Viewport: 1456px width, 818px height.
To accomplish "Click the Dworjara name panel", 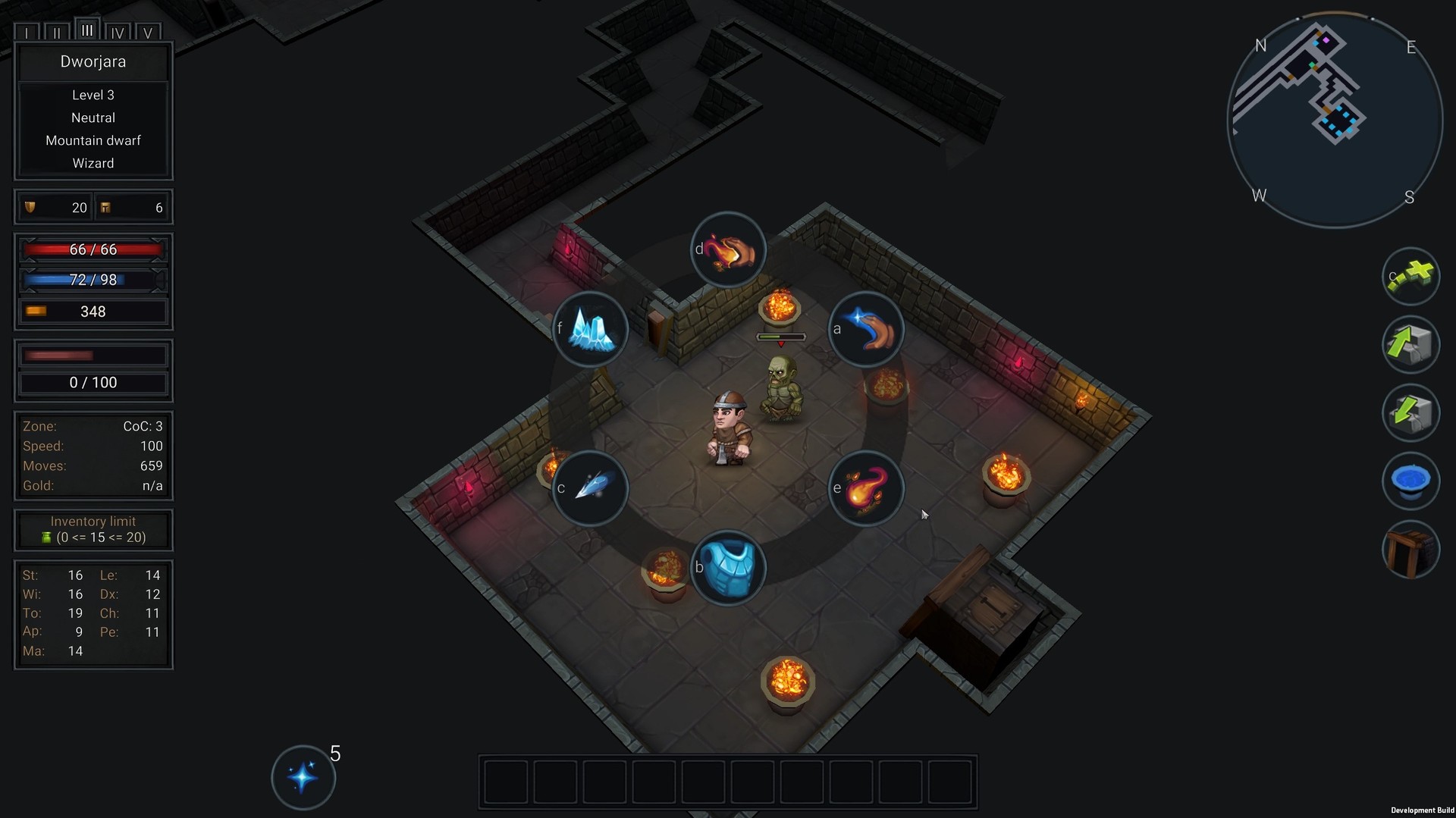I will coord(93,62).
